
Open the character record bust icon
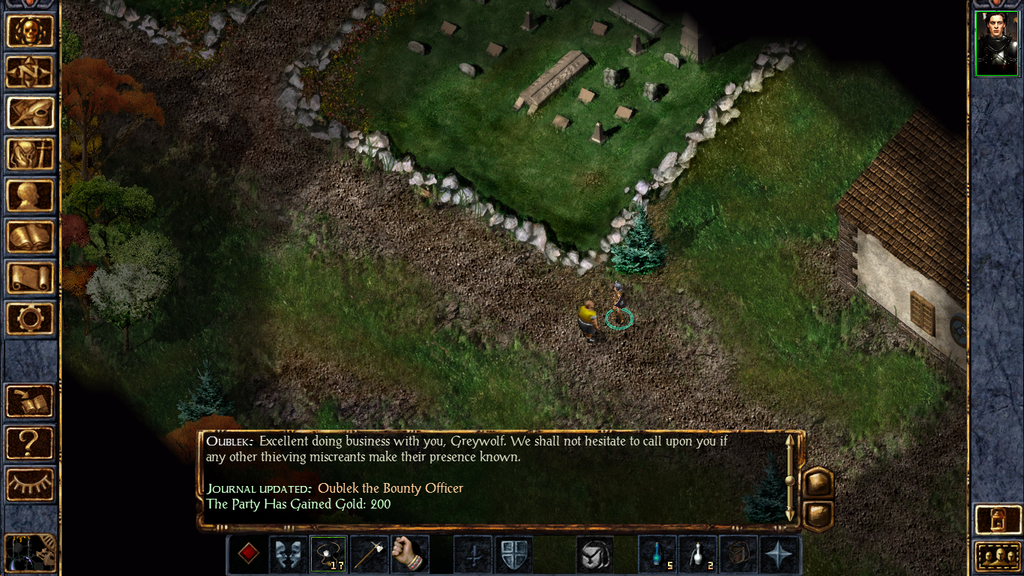[30, 195]
